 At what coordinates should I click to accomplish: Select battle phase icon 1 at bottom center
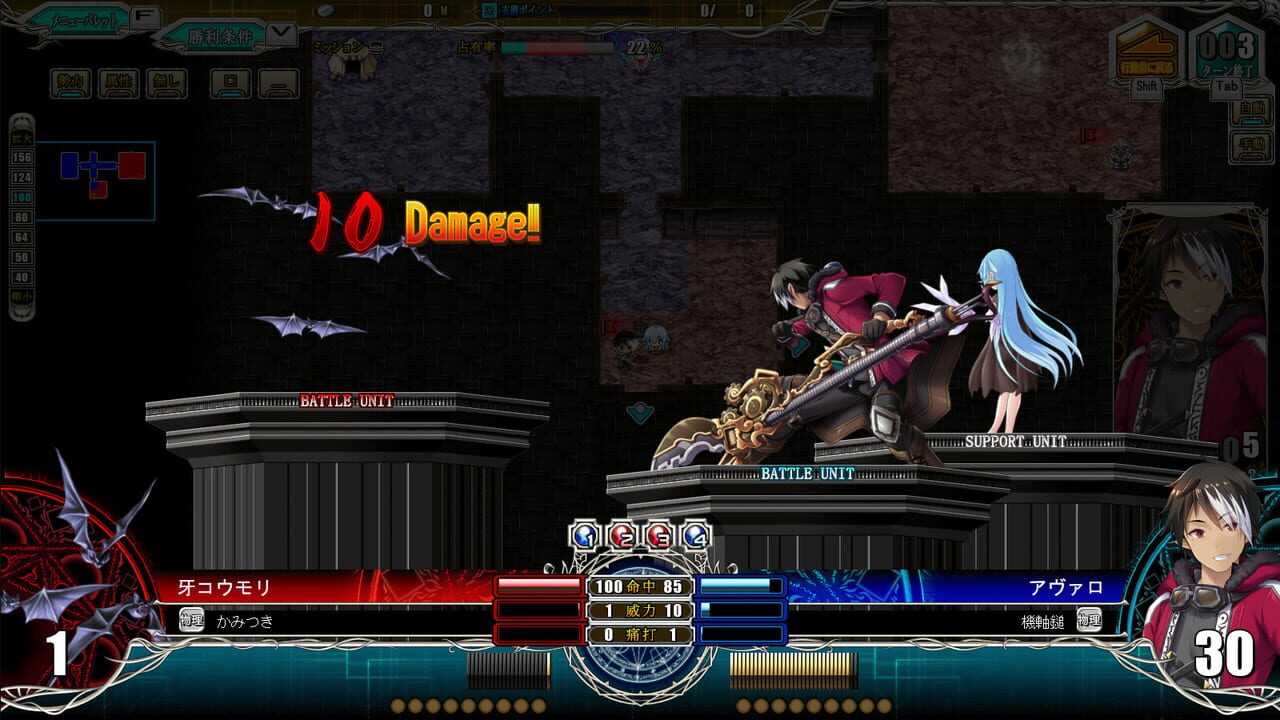coord(583,535)
